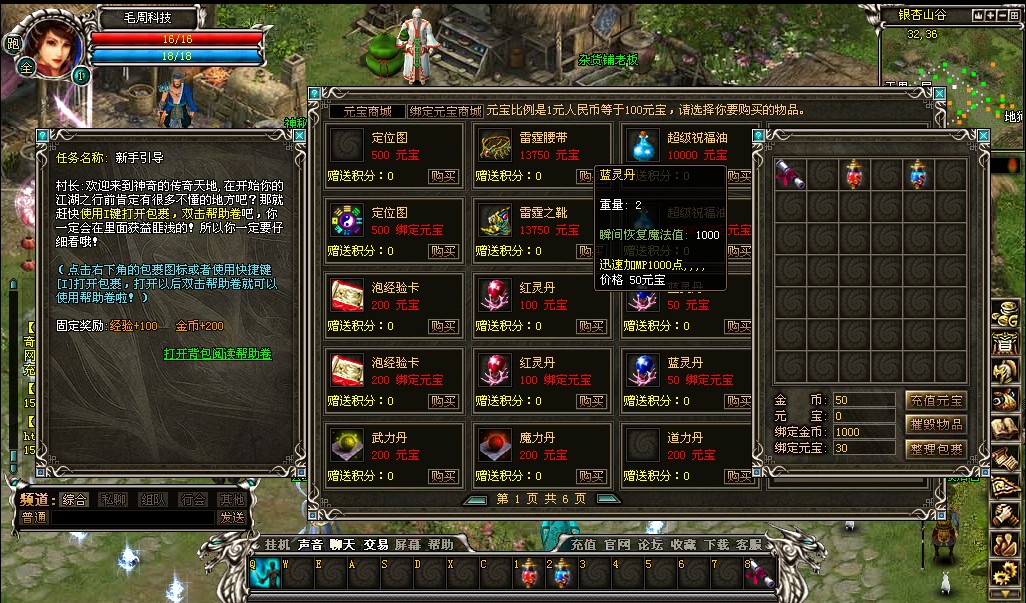The image size is (1026, 603).
Task: Click the 充值元宝 recharge button
Action: click(x=935, y=400)
